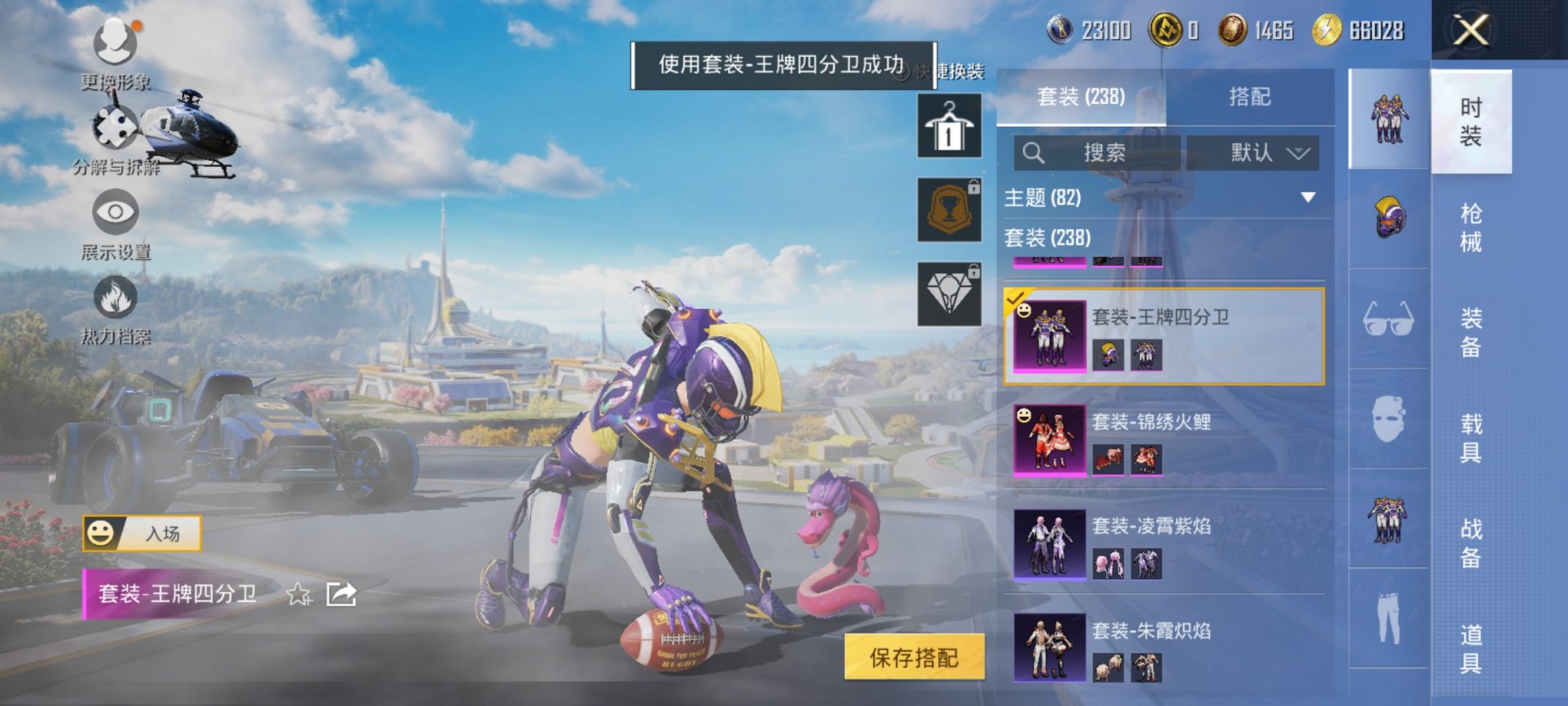Viewport: 1568px width, 706px height.
Task: Tap the search input field
Action: (1099, 152)
